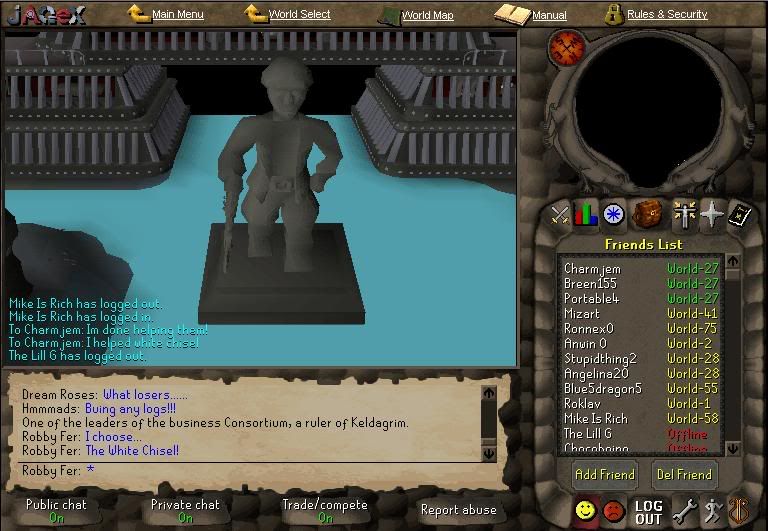This screenshot has width=768, height=531.
Task: Toggle the Public chat filter
Action: pyautogui.click(x=56, y=510)
